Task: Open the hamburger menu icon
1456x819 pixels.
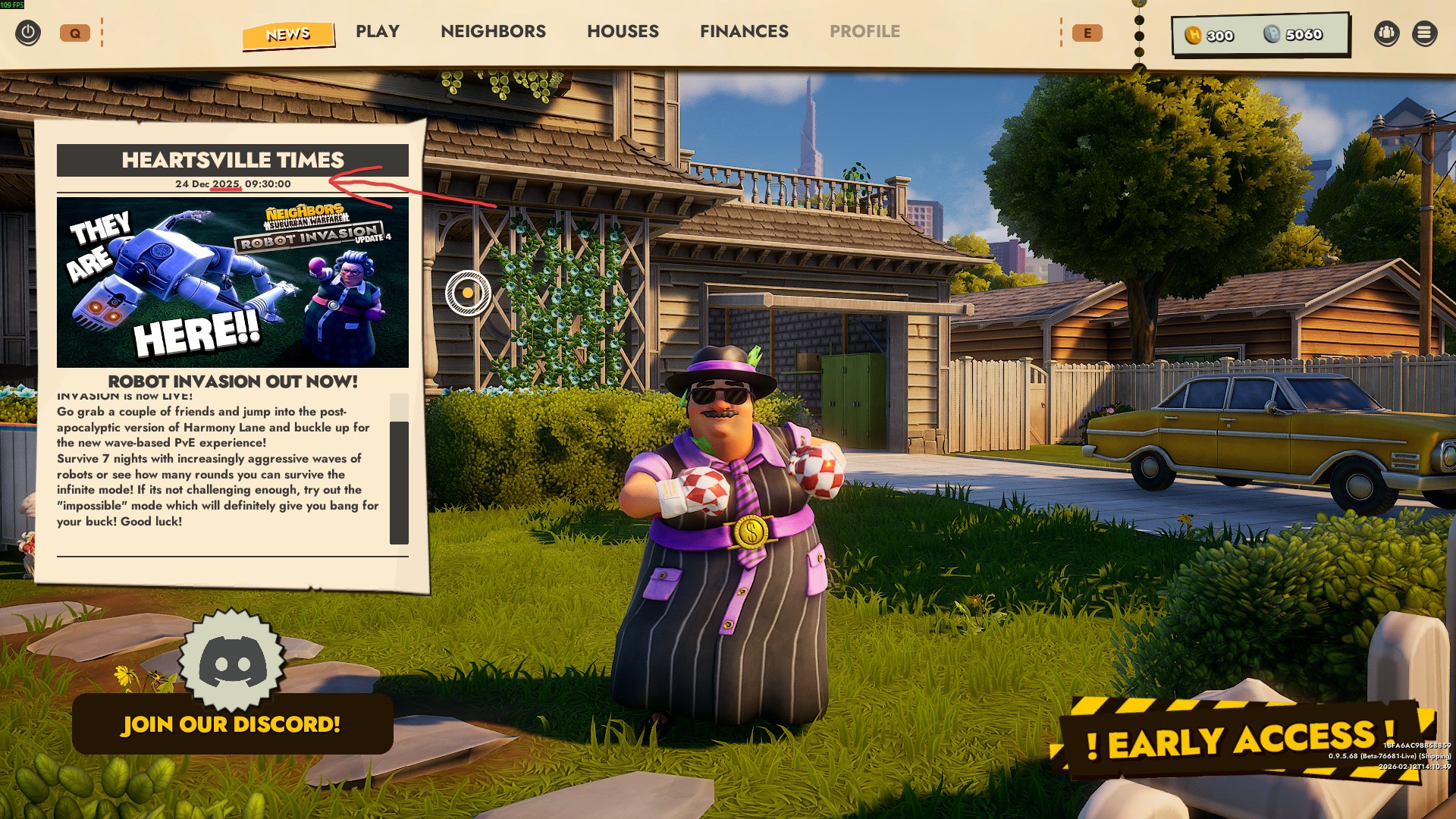Action: [1424, 33]
